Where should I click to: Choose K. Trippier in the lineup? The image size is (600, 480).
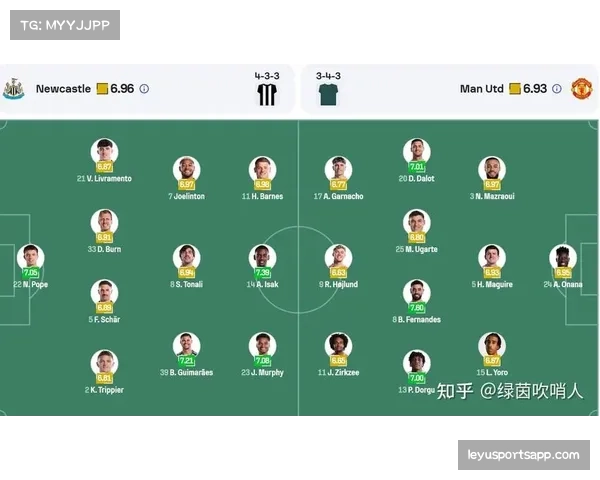click(x=104, y=363)
